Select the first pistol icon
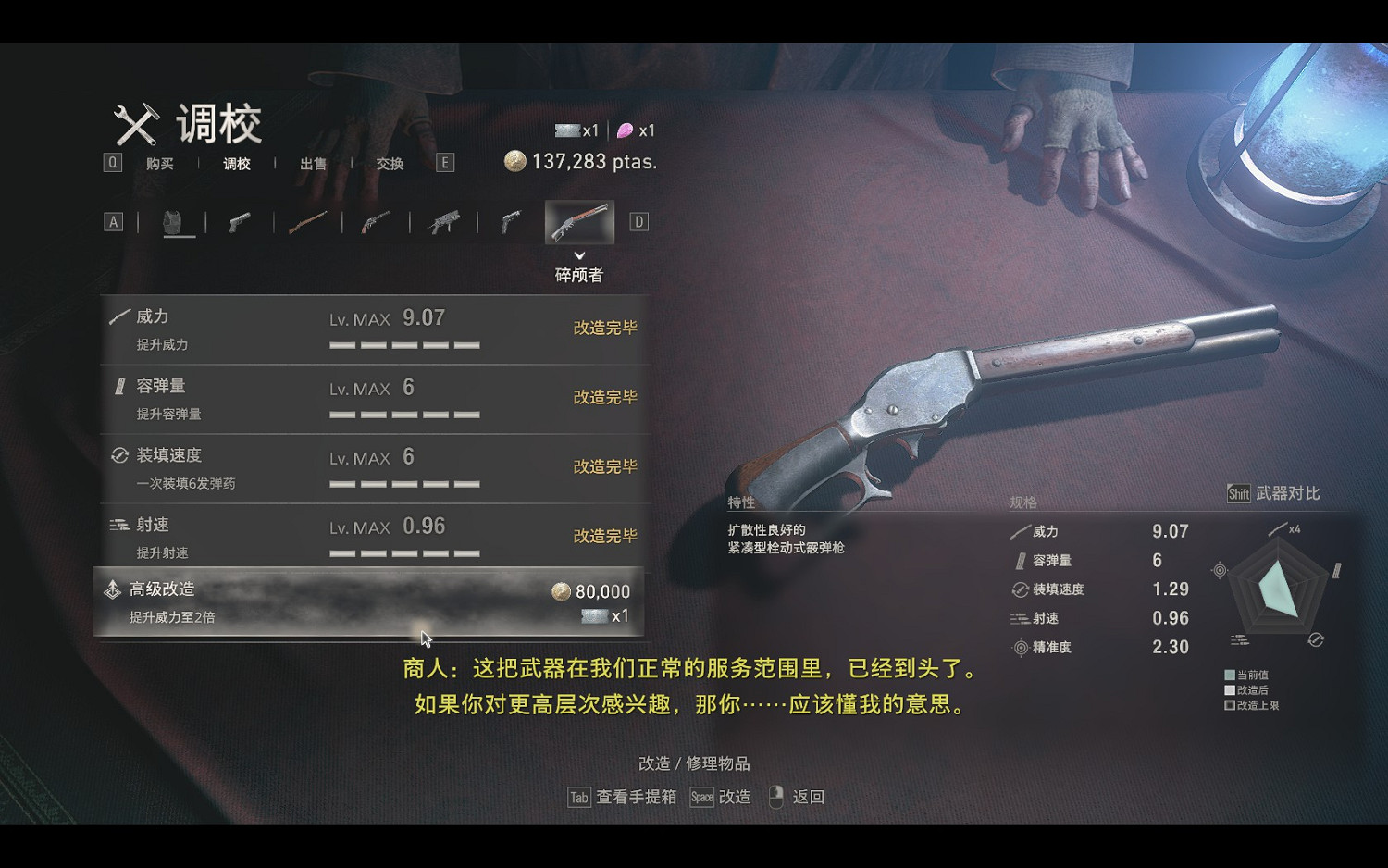The image size is (1388, 868). coord(240,220)
